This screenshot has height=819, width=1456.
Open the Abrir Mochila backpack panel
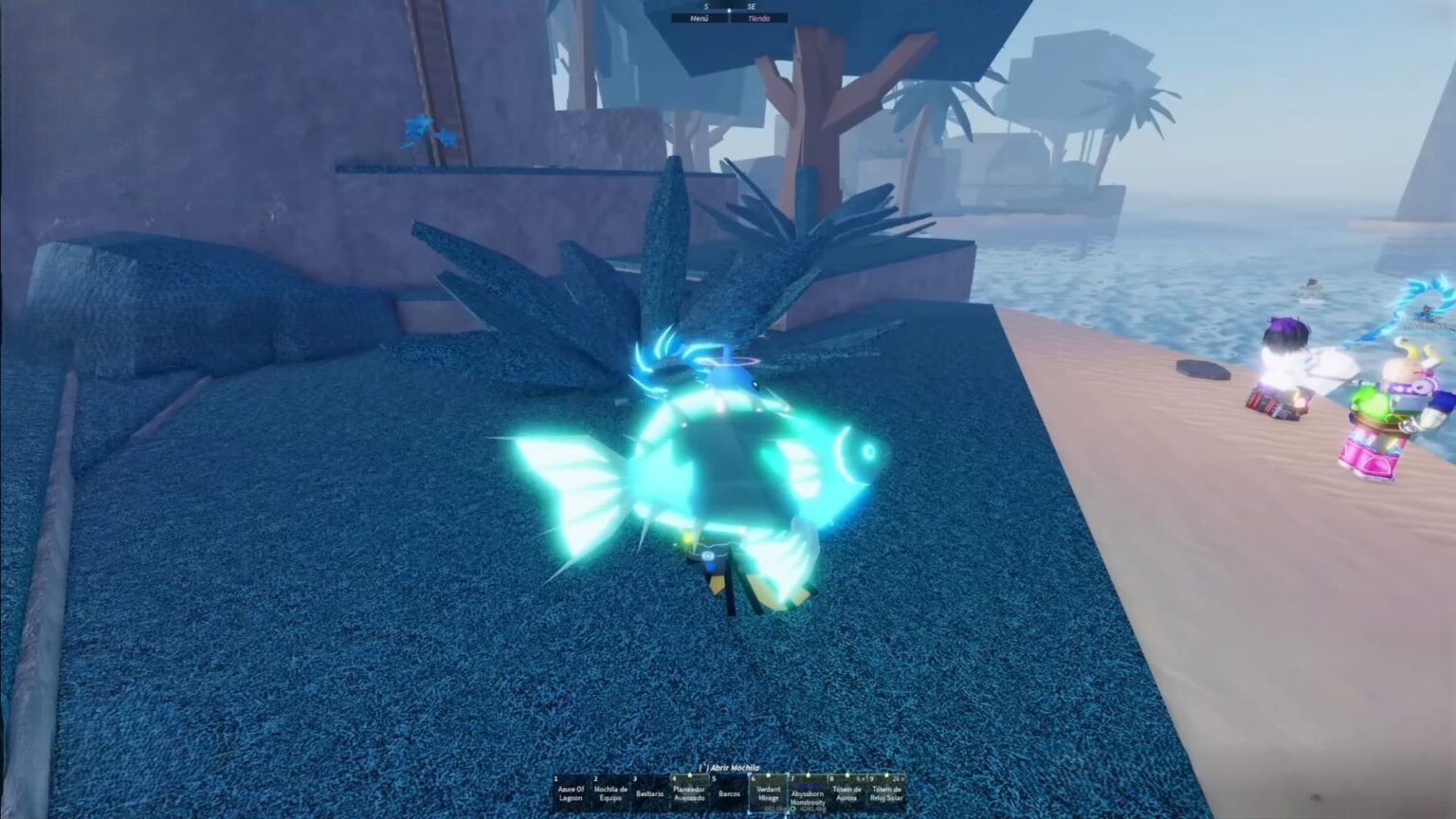(731, 768)
